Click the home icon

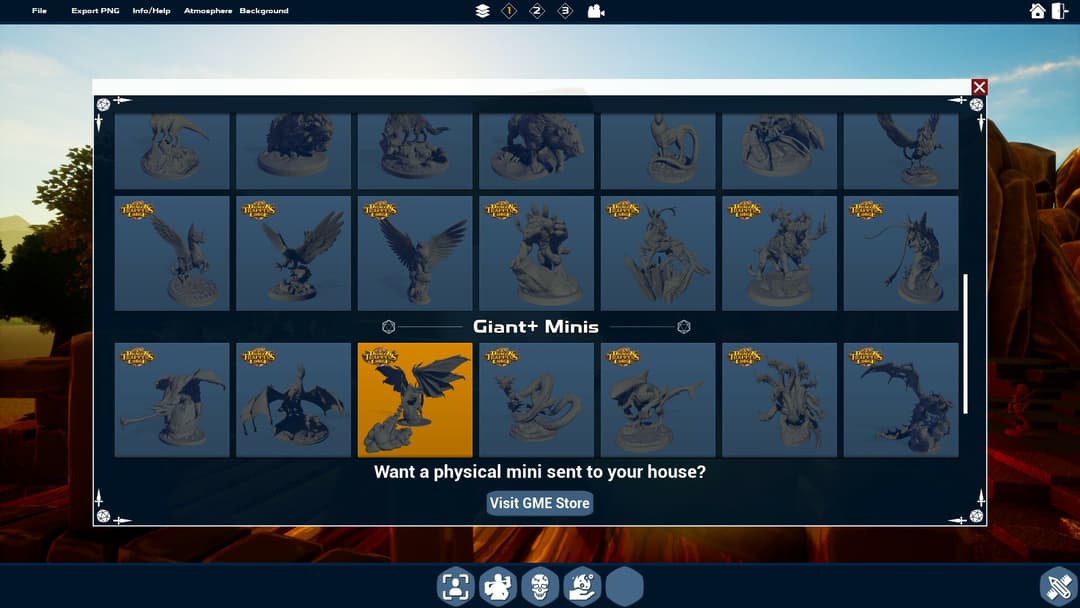pos(1038,11)
